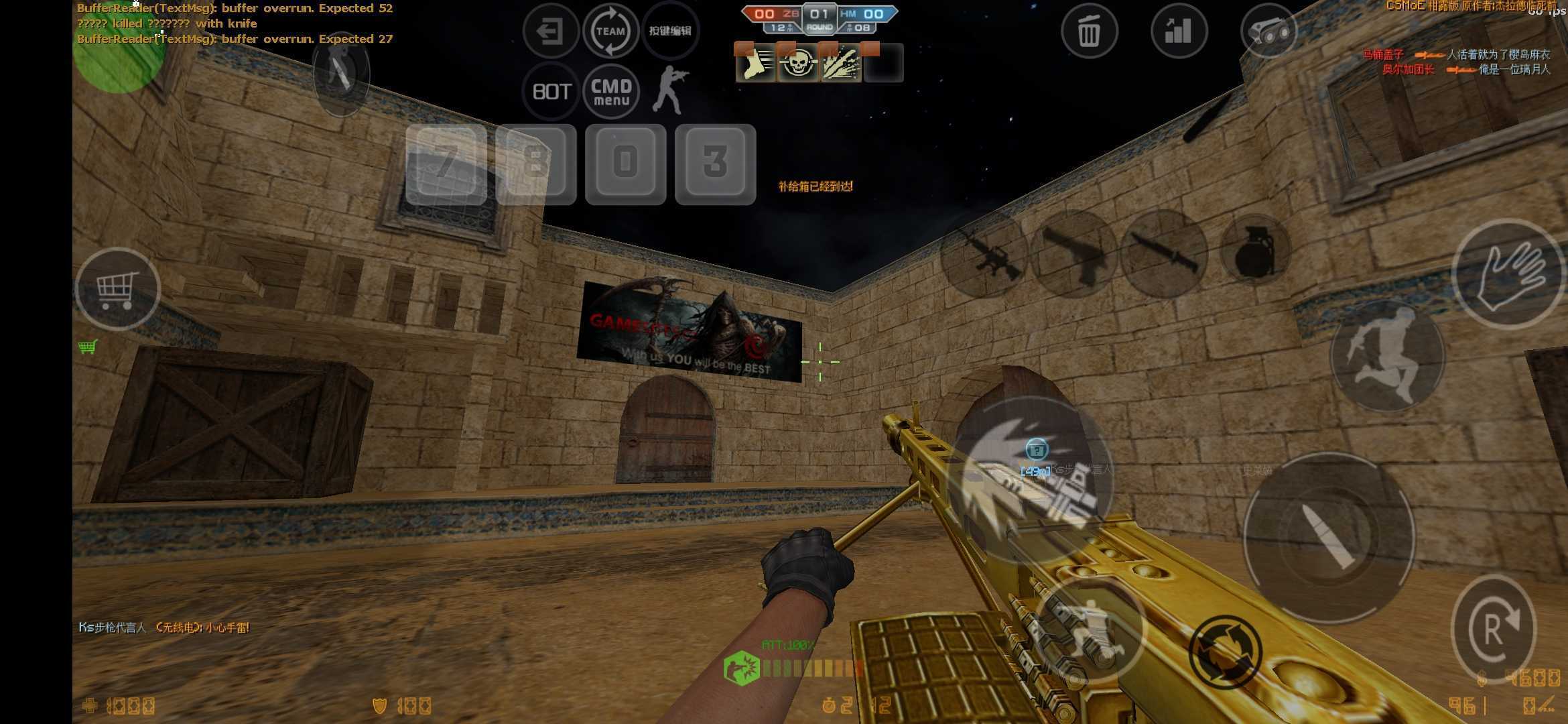Tap the BOT button
This screenshot has width=1568, height=724.
[551, 91]
